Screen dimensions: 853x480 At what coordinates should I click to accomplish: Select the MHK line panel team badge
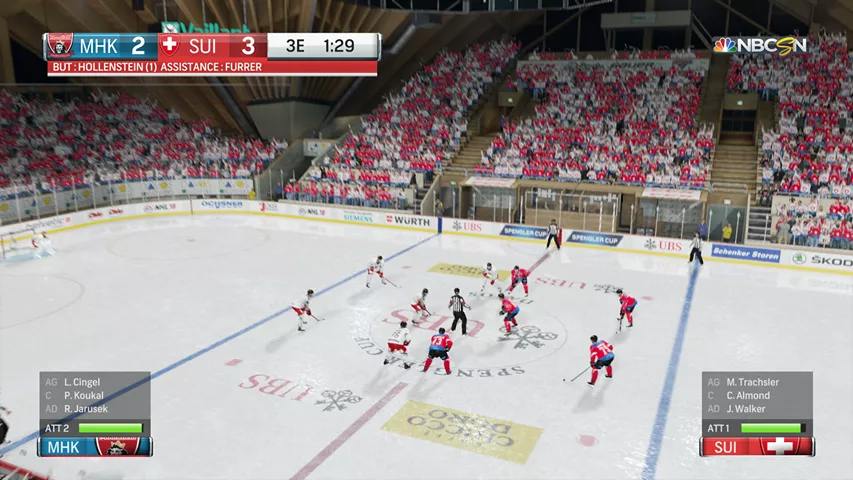pos(120,446)
